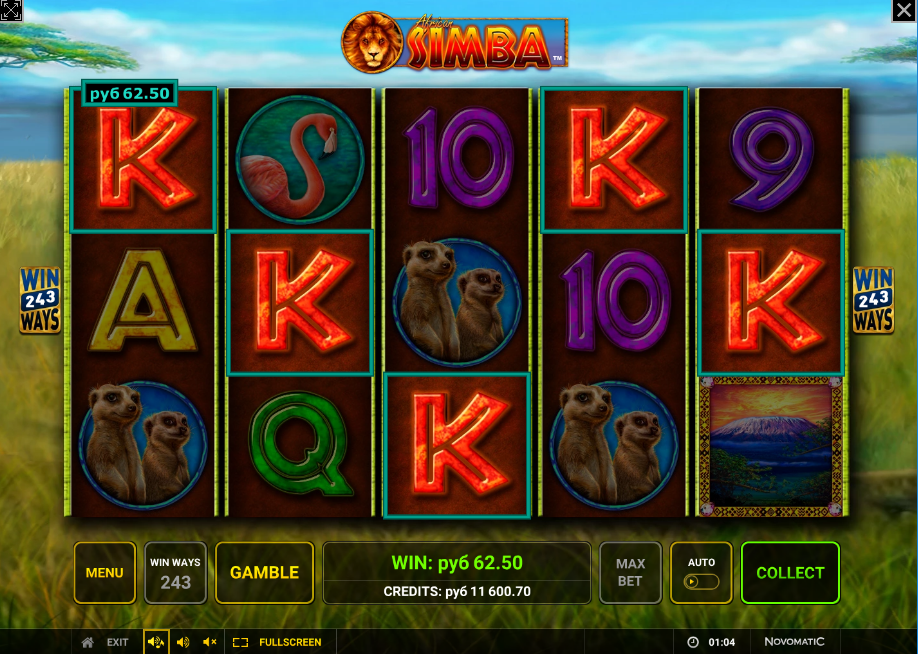Collect the winnings

pos(789,573)
